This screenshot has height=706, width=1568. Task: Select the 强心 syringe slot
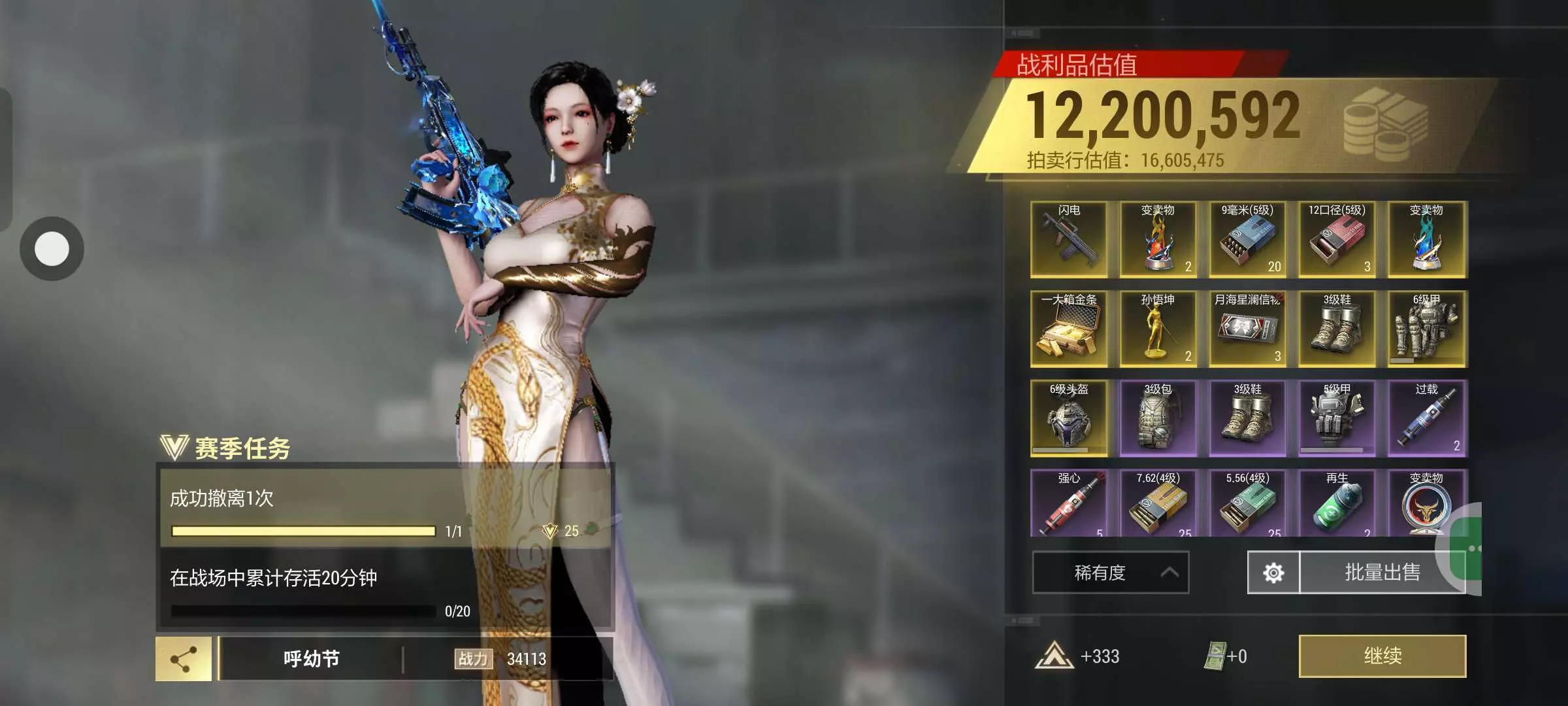1069,503
